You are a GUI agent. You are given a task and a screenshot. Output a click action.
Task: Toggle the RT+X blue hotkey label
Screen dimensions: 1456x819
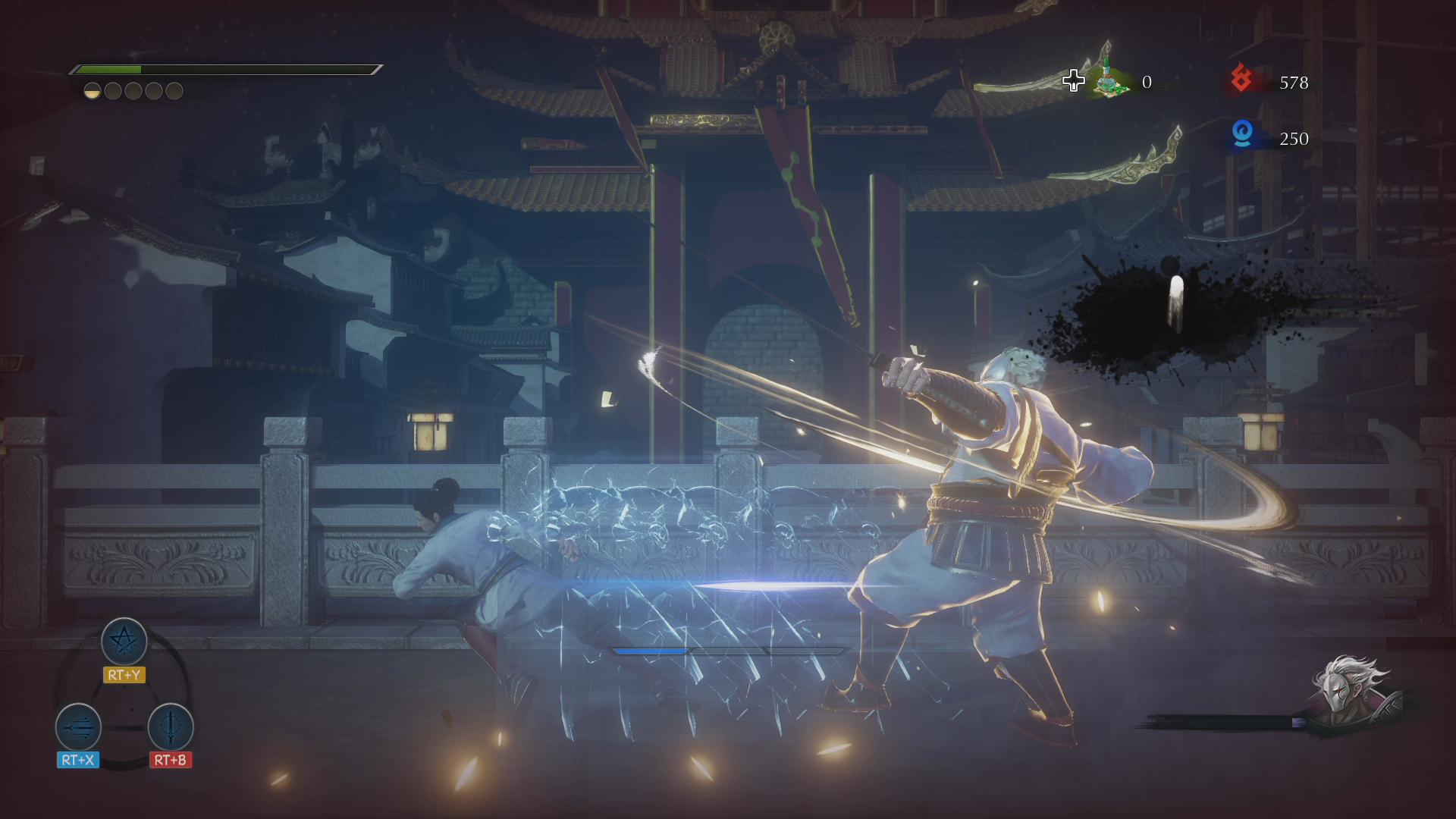click(x=77, y=758)
